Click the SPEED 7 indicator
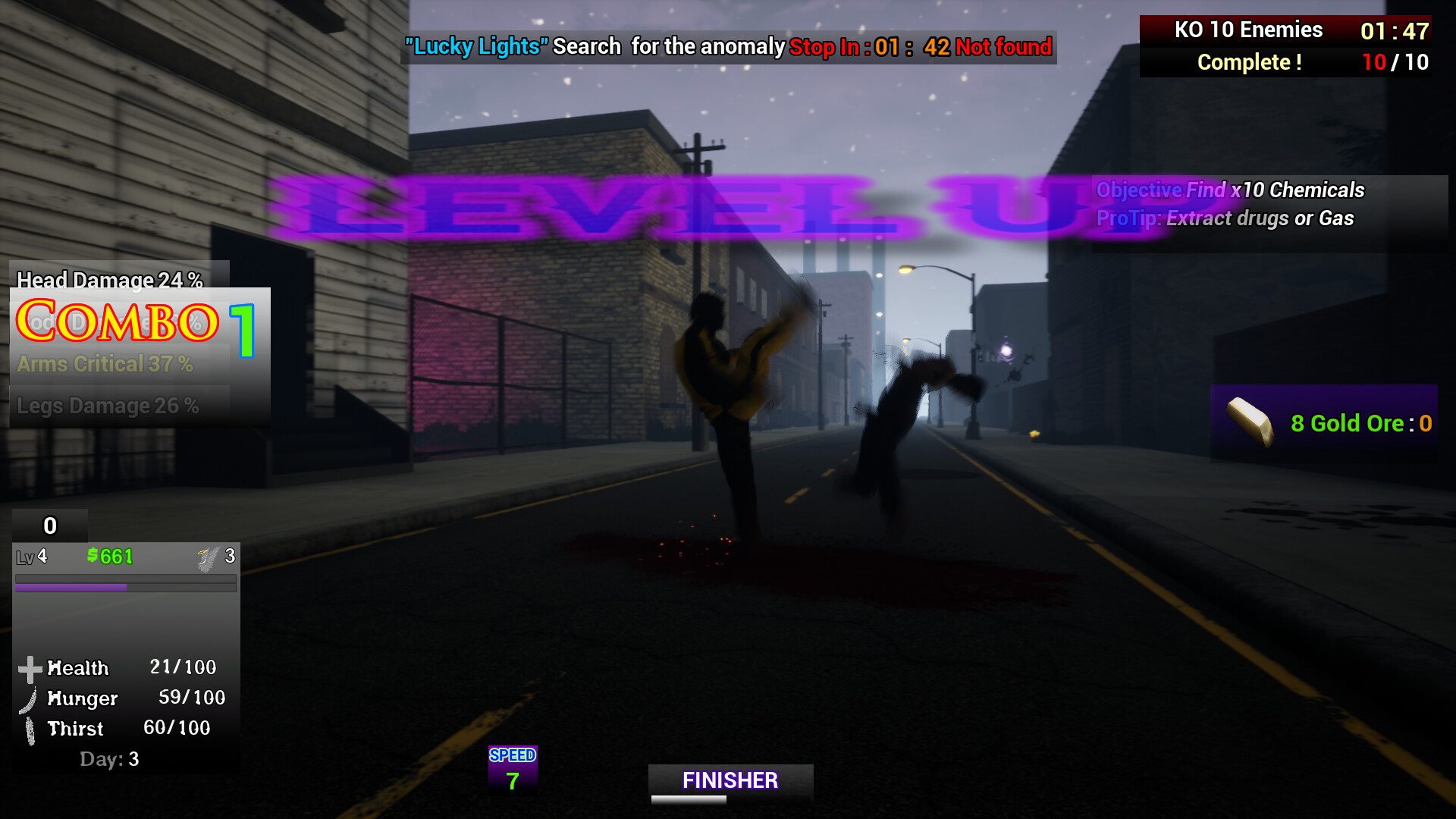1456x819 pixels. (512, 768)
